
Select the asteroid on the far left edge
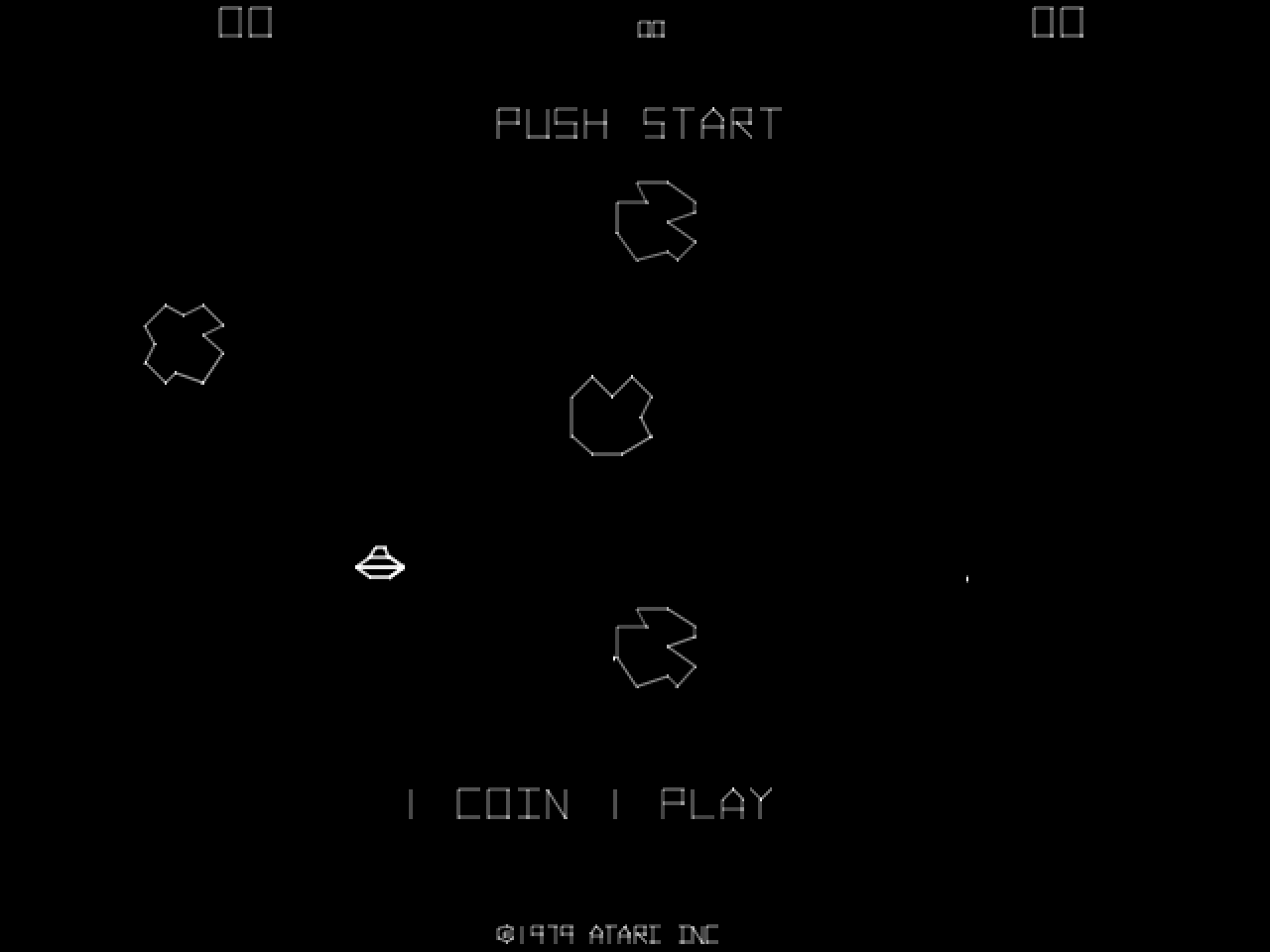[184, 342]
